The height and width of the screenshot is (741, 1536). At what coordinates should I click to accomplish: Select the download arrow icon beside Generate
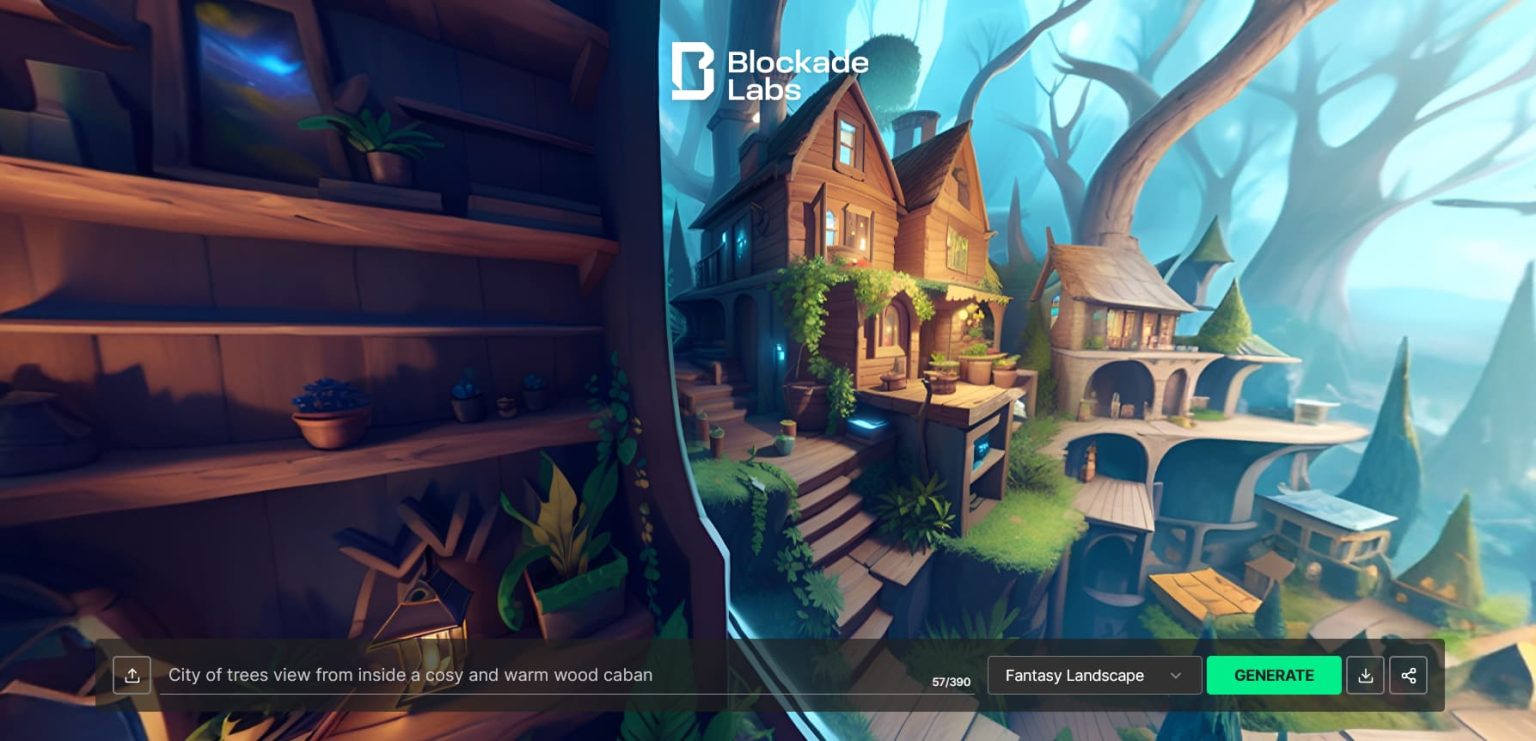coord(1366,675)
